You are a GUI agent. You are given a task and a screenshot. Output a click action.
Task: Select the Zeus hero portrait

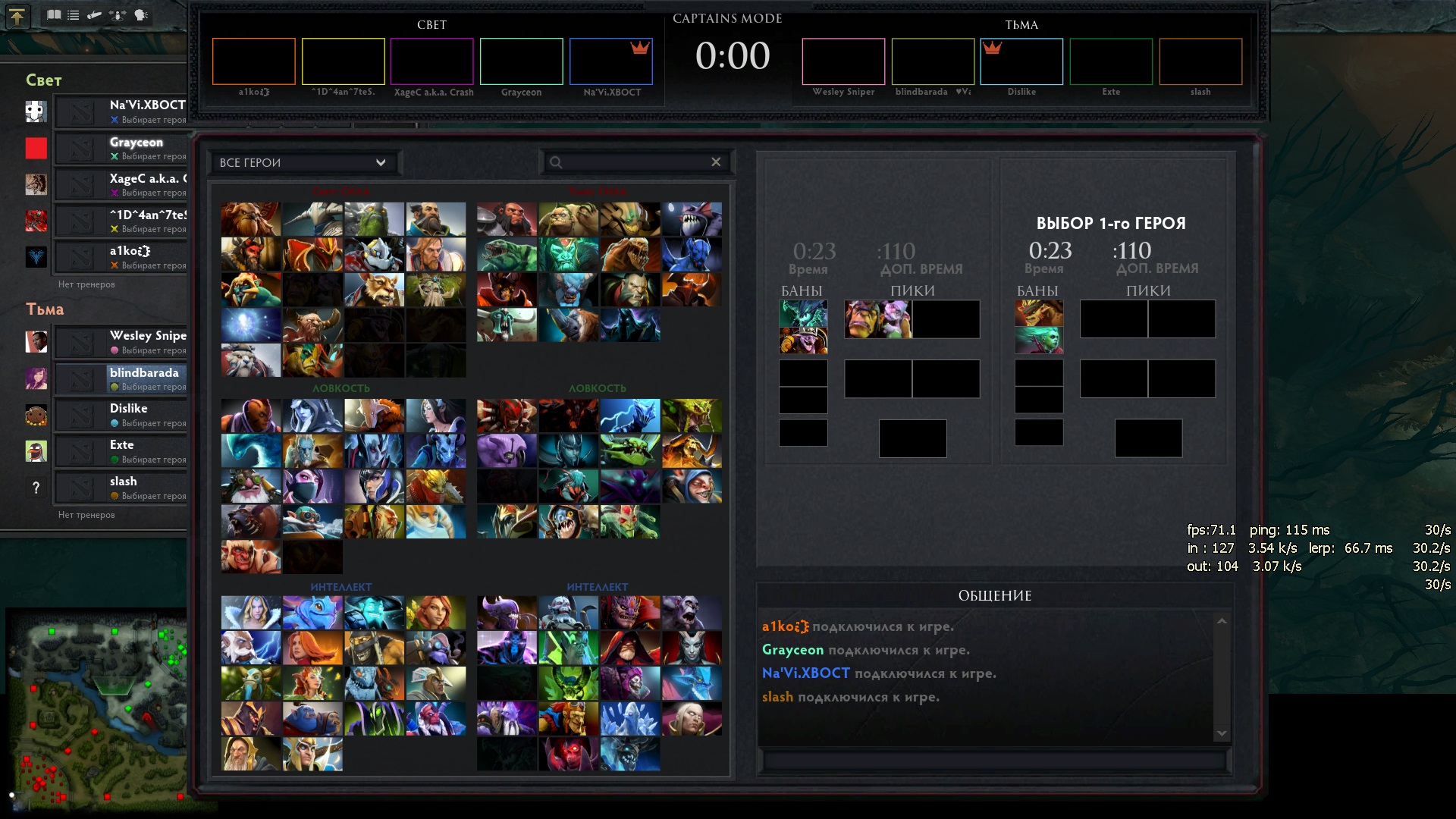pyautogui.click(x=251, y=648)
